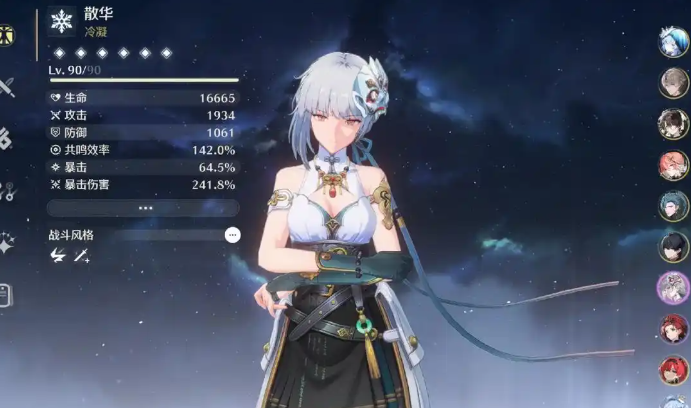Switch to the crossed swords weapon tab
Viewport: 691px width, 408px height.
click(6, 86)
